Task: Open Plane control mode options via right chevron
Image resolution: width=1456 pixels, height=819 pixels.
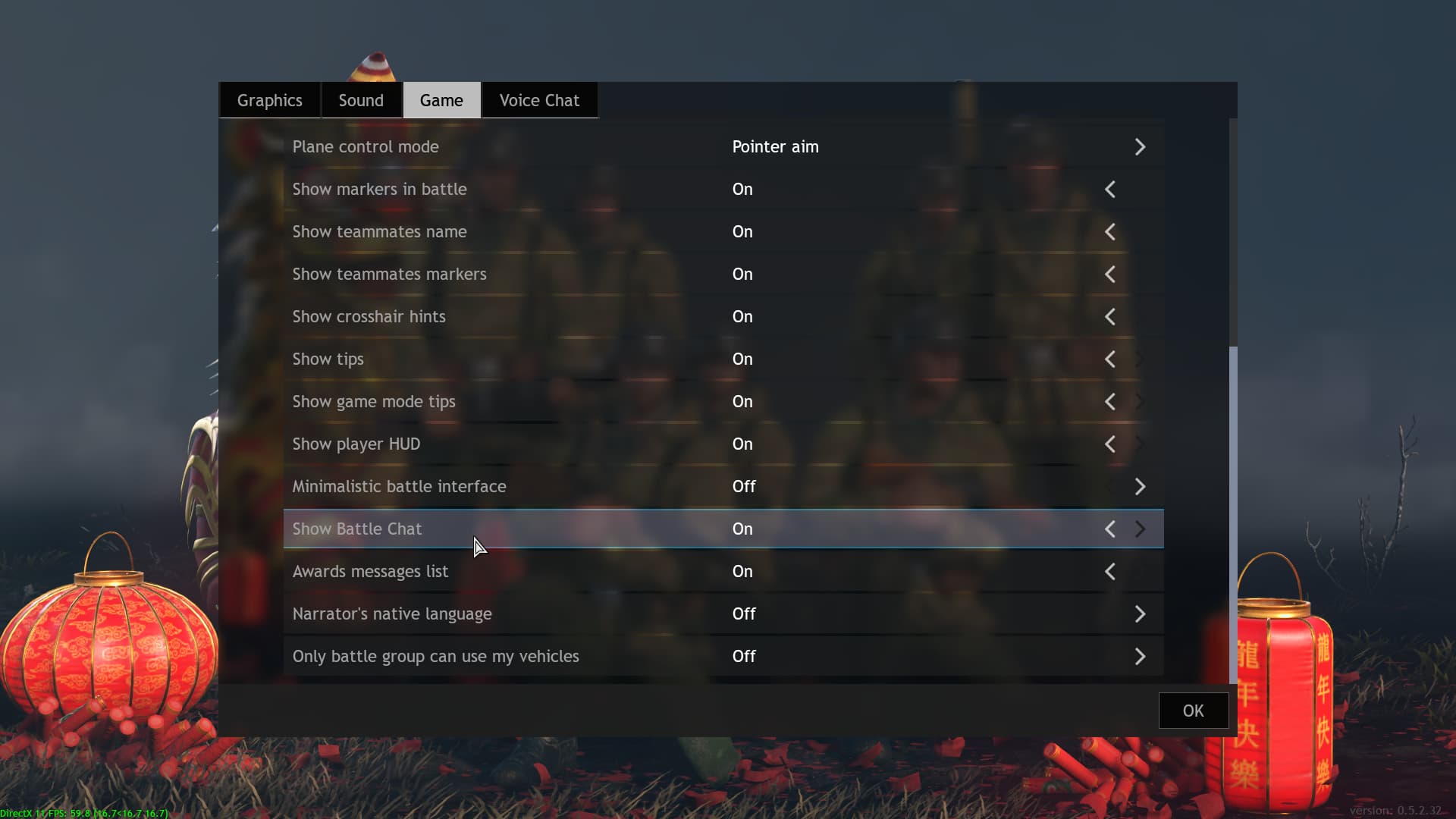Action: coord(1141,147)
